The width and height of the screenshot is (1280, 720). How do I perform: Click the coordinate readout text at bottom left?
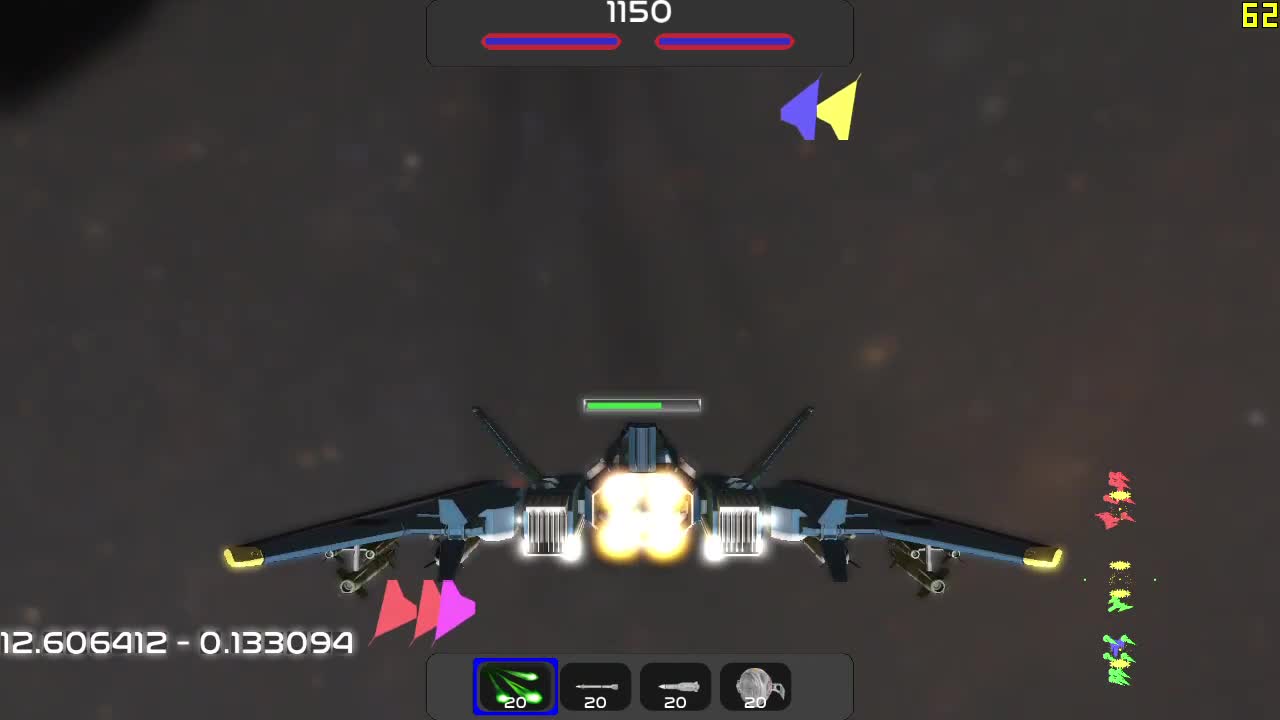pyautogui.click(x=175, y=643)
